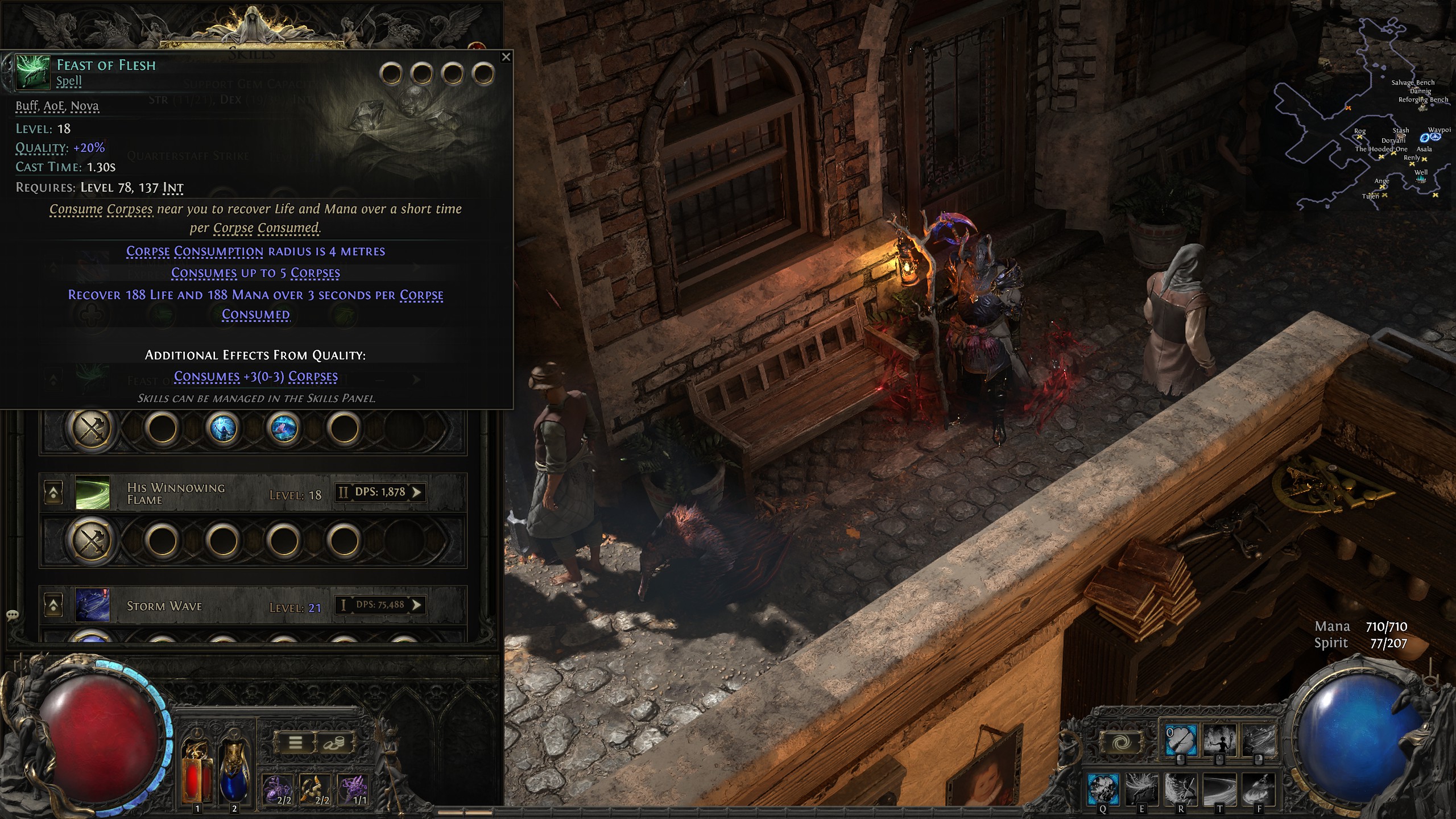
Task: Open the coins and ring shop button
Action: [332, 743]
